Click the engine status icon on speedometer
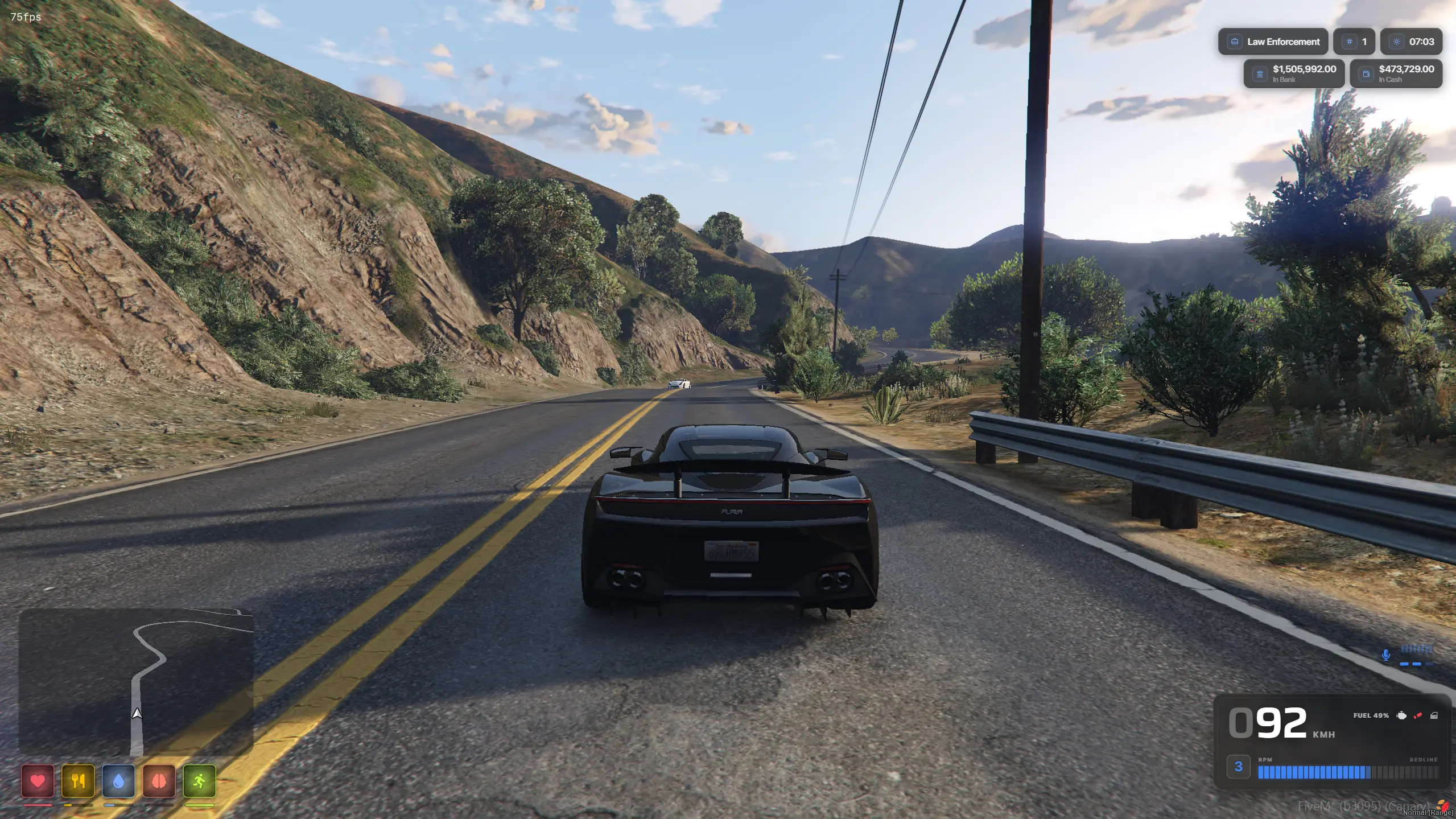 pyautogui.click(x=1402, y=715)
